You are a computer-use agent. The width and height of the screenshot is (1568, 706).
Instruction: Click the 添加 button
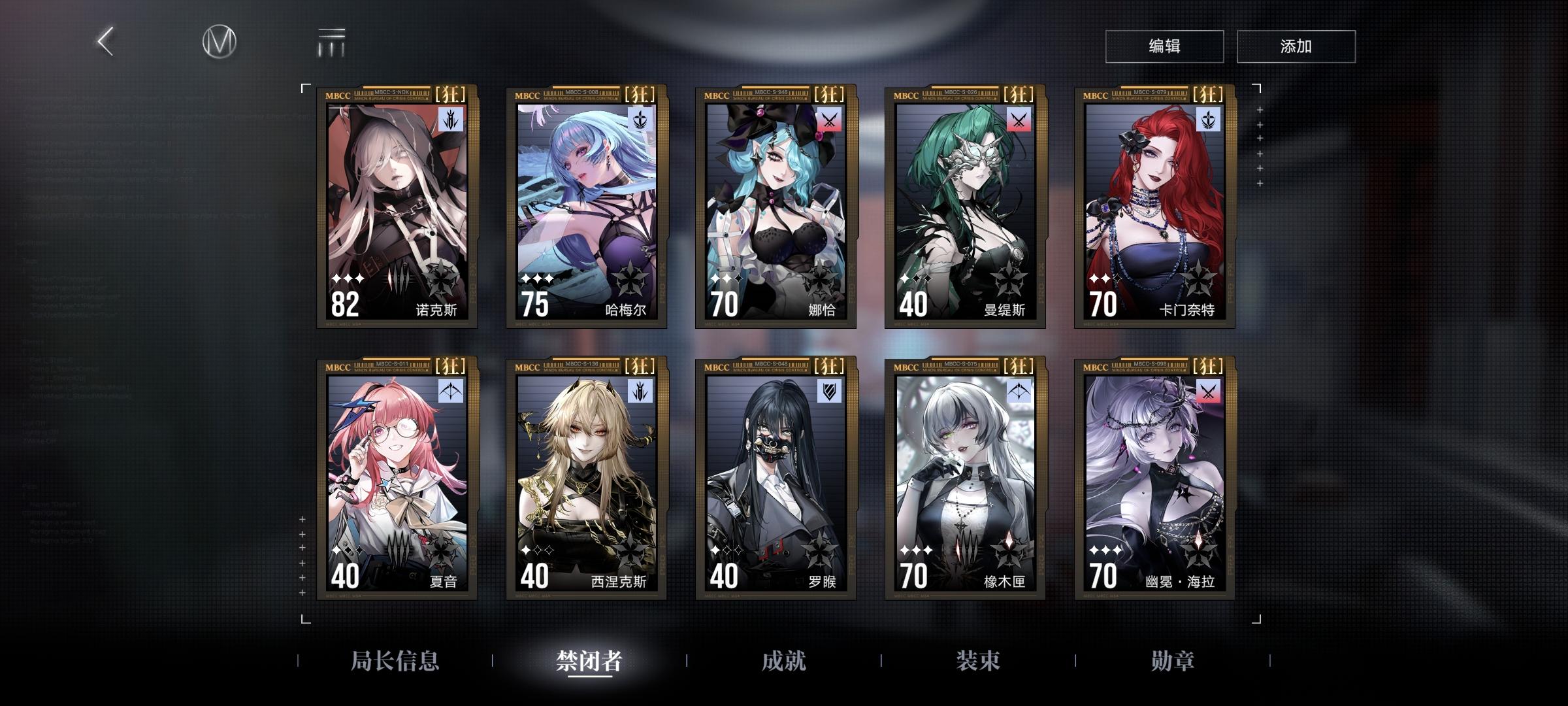click(x=1296, y=46)
